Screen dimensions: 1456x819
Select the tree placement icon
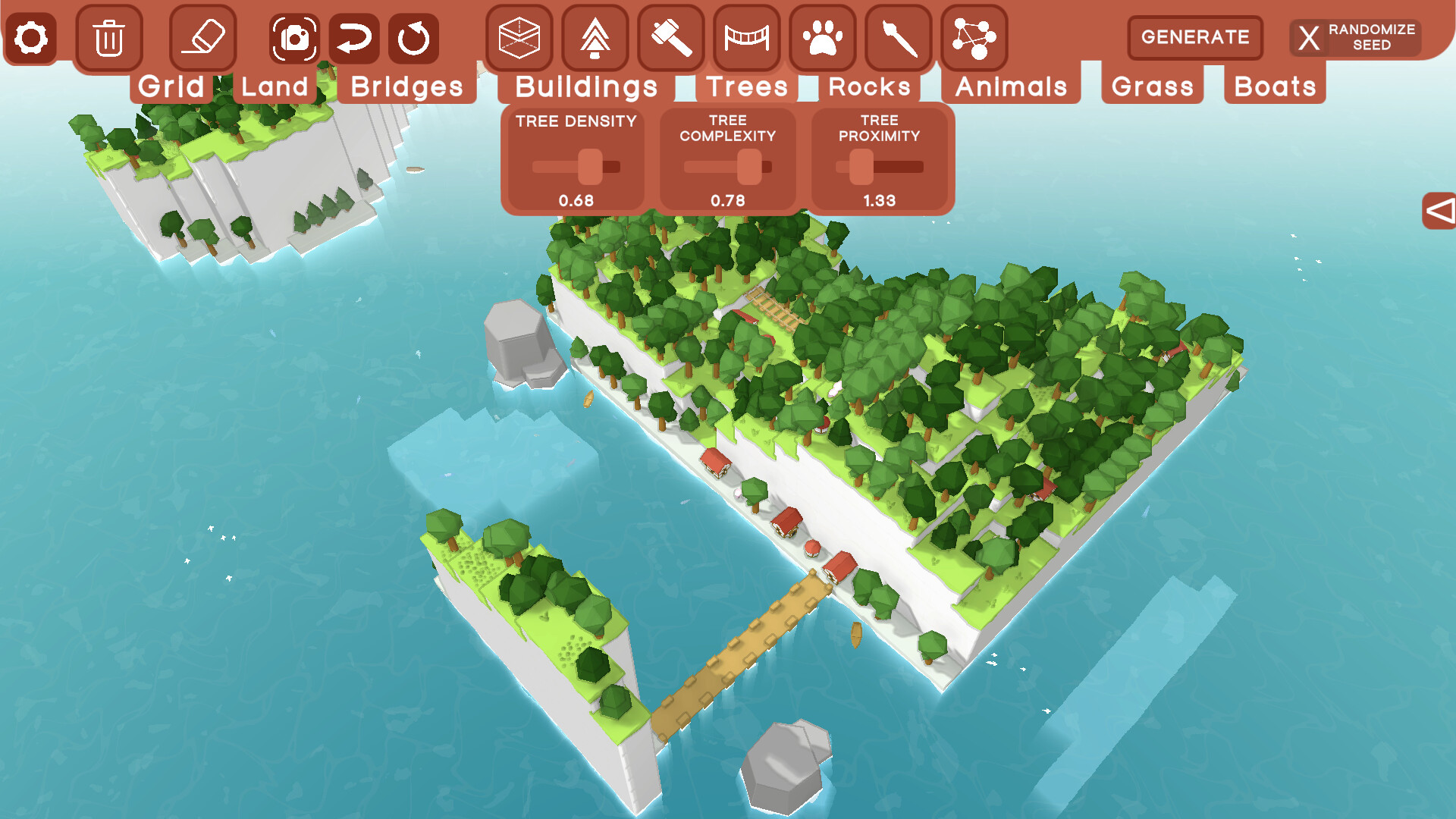[595, 37]
